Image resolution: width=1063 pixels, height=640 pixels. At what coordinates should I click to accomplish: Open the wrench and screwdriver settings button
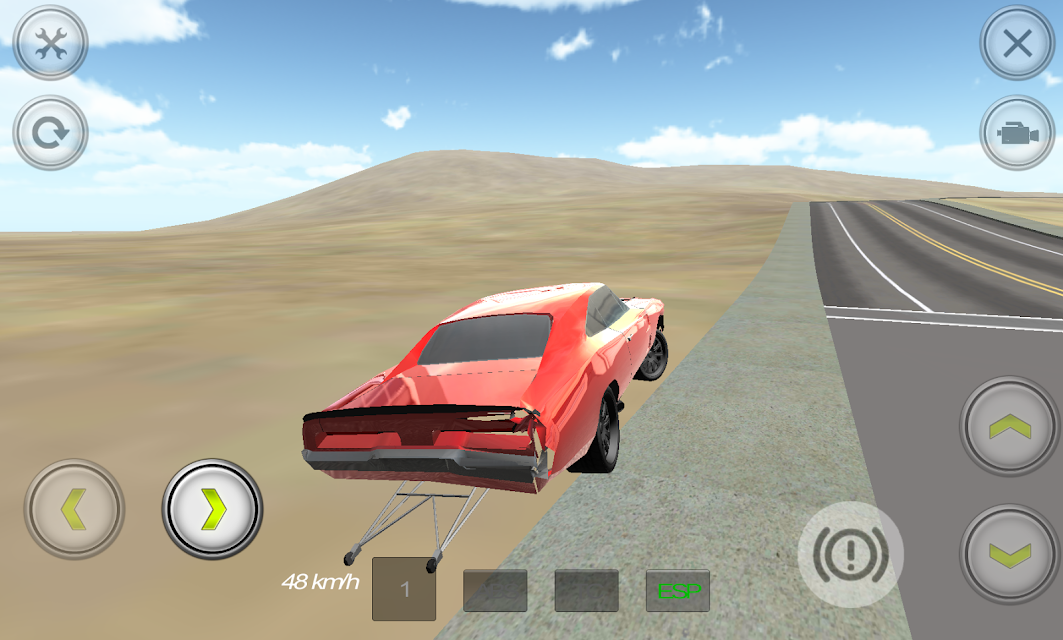[x=50, y=42]
